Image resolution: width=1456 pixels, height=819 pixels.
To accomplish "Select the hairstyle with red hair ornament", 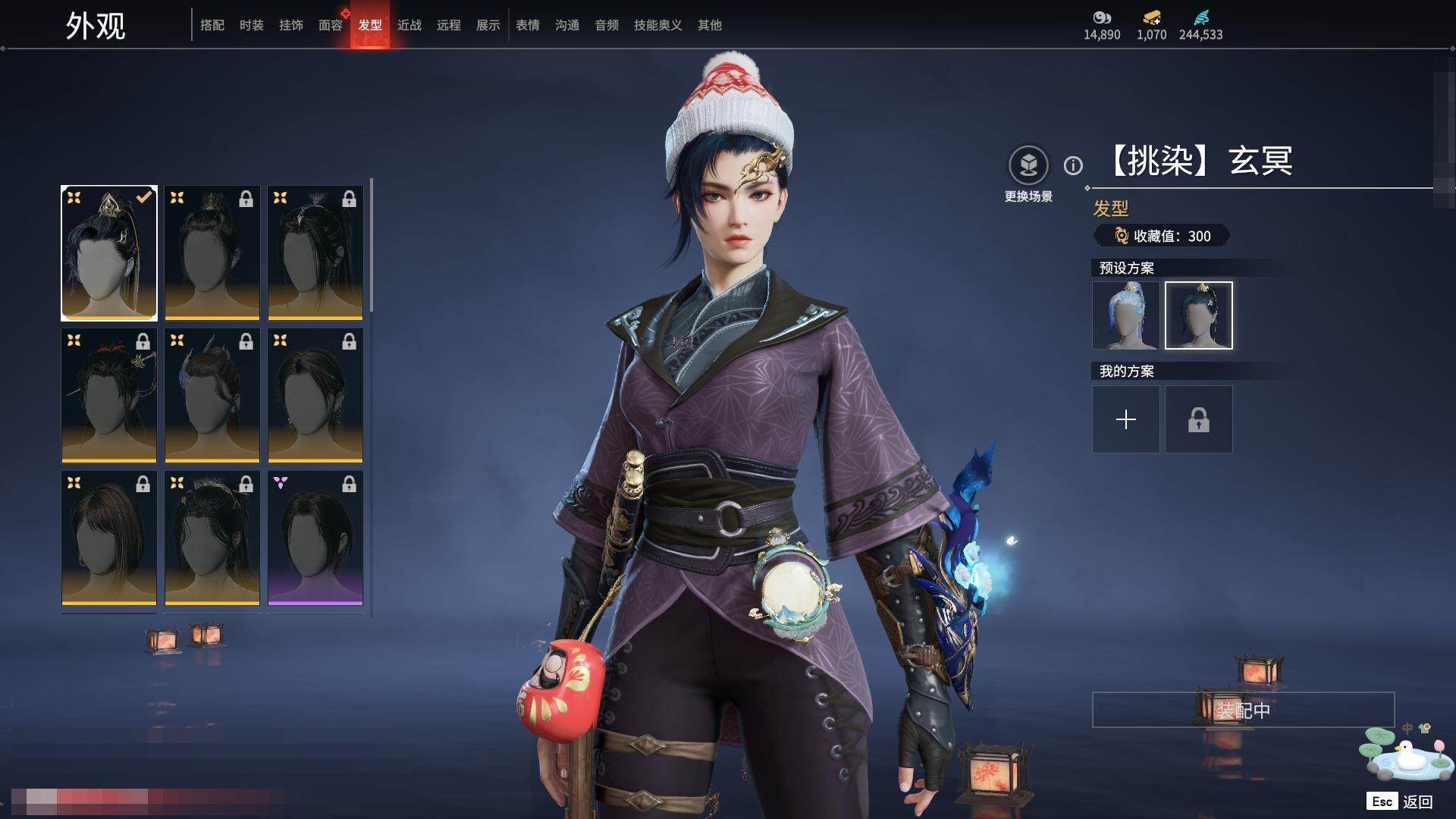I will tap(109, 395).
